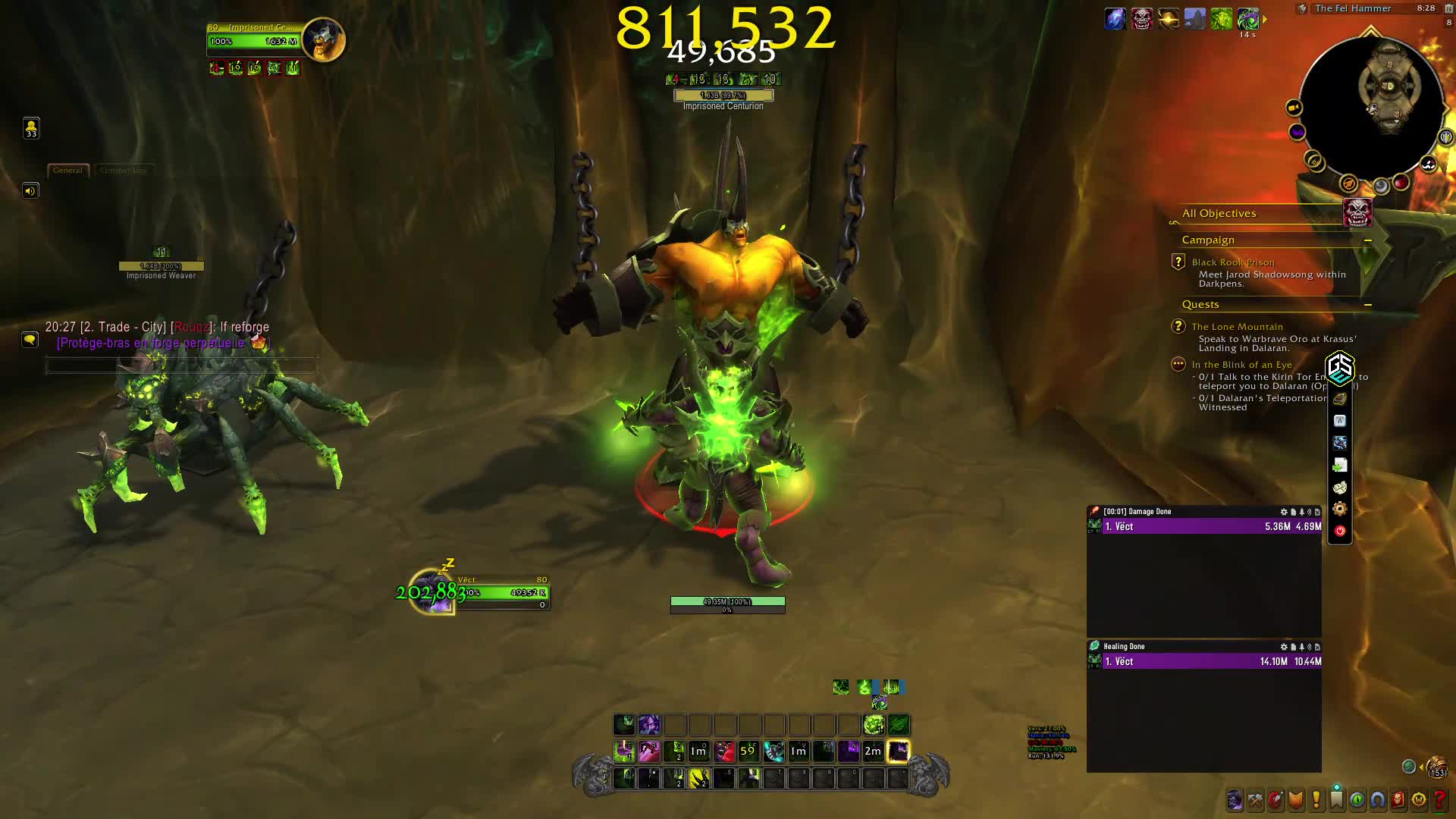Image resolution: width=1456 pixels, height=819 pixels.
Task: Open the red question mark help button
Action: [x=1439, y=799]
